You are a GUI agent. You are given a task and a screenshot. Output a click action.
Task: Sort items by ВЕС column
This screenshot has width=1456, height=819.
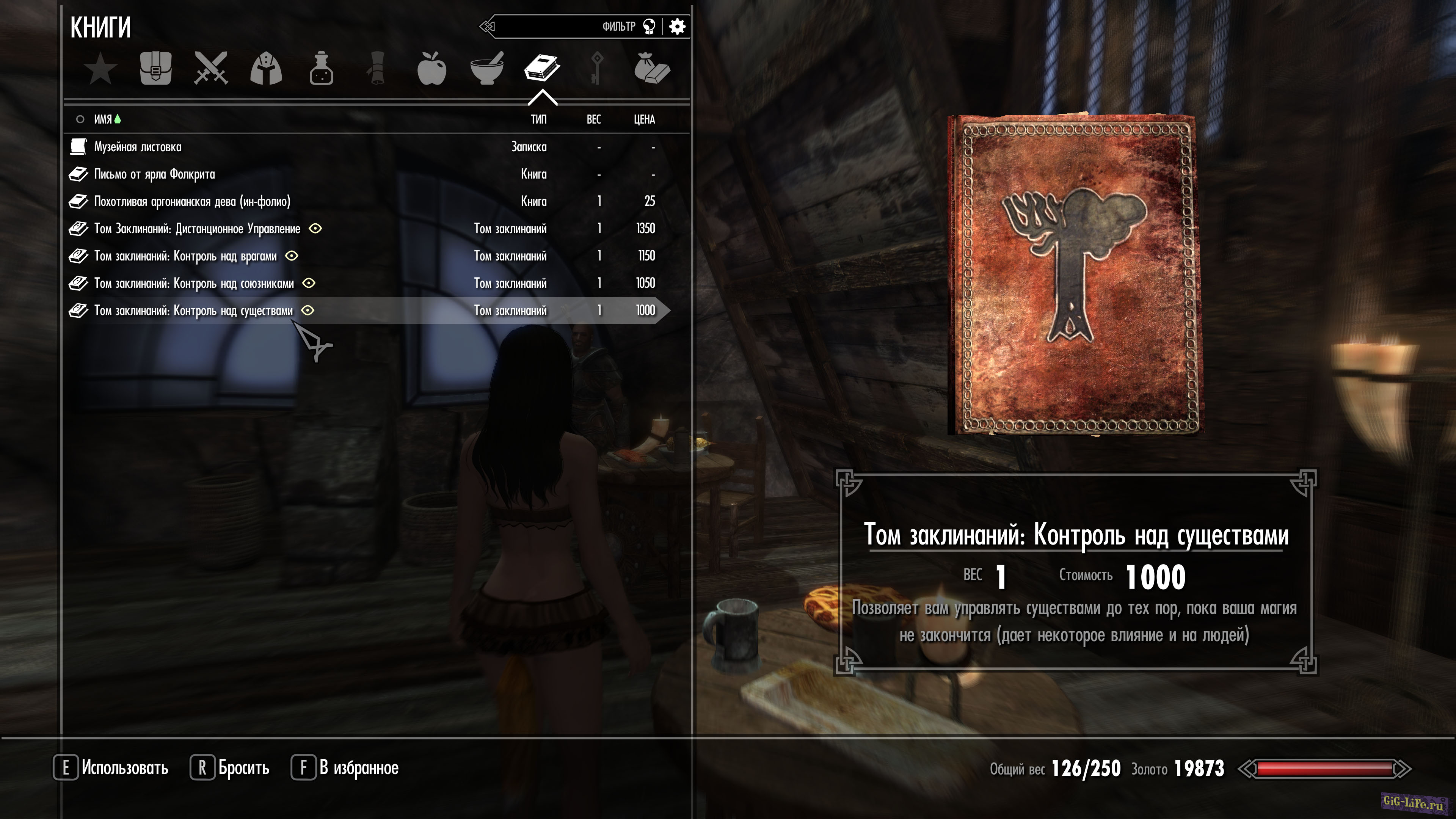click(x=593, y=119)
